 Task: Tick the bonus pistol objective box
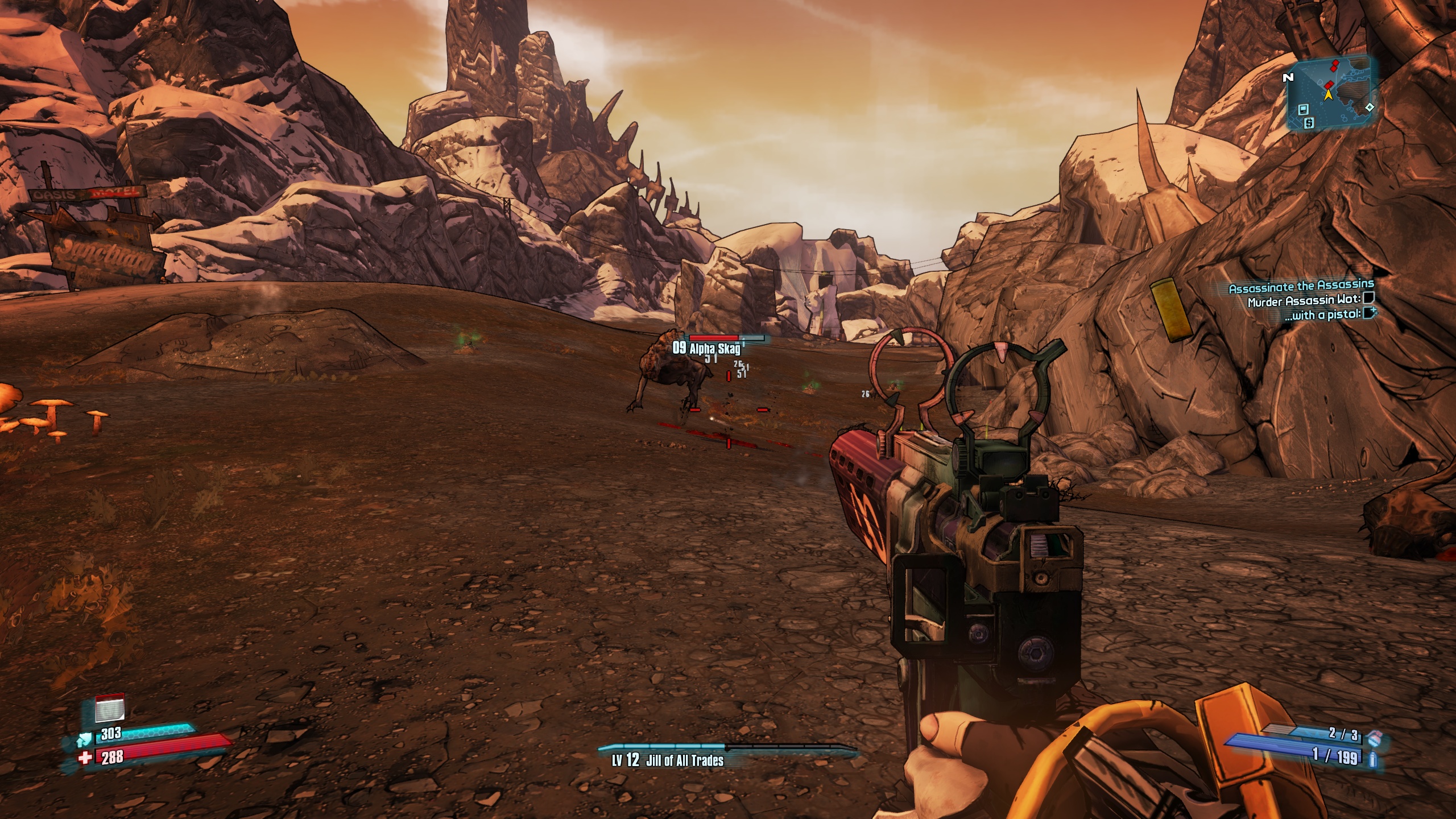pyautogui.click(x=1368, y=312)
